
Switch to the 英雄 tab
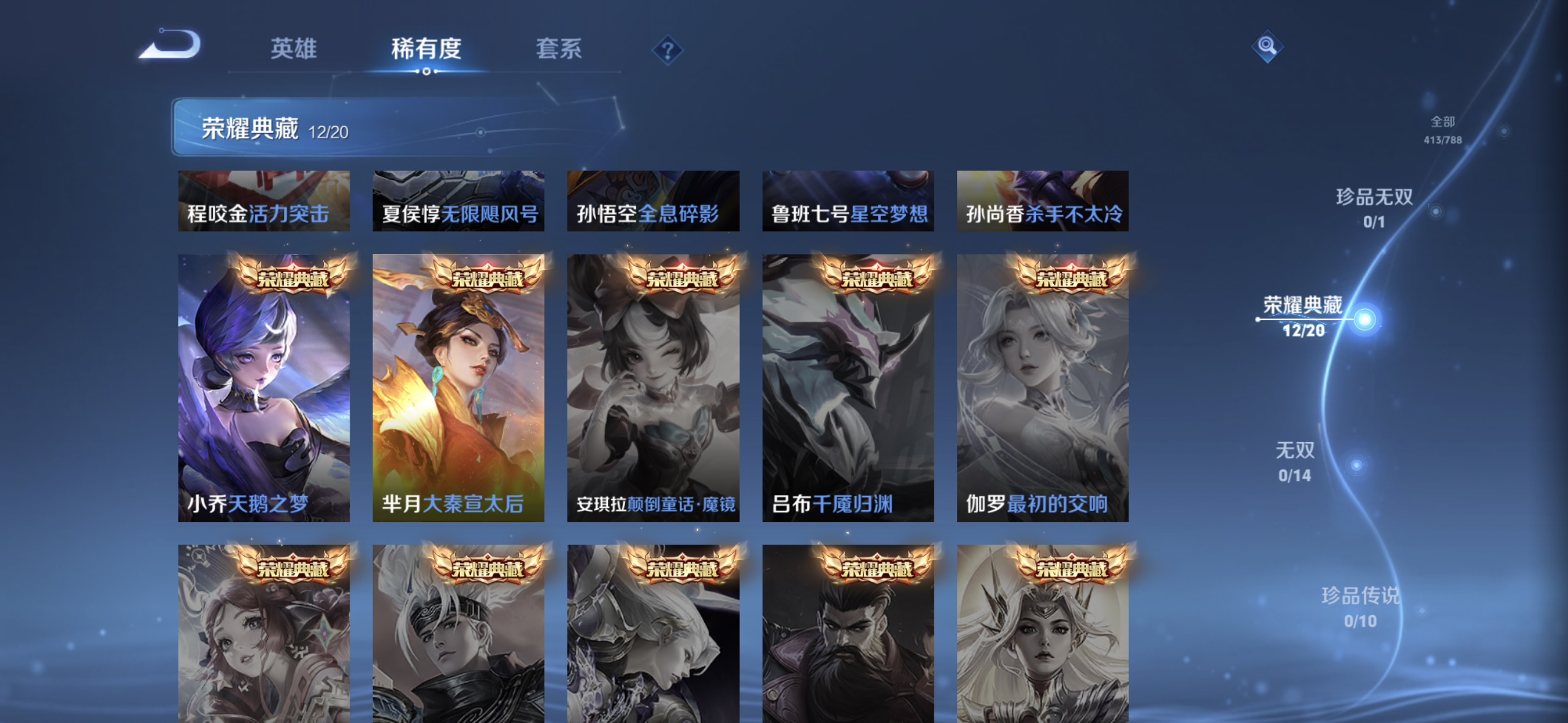click(x=293, y=49)
